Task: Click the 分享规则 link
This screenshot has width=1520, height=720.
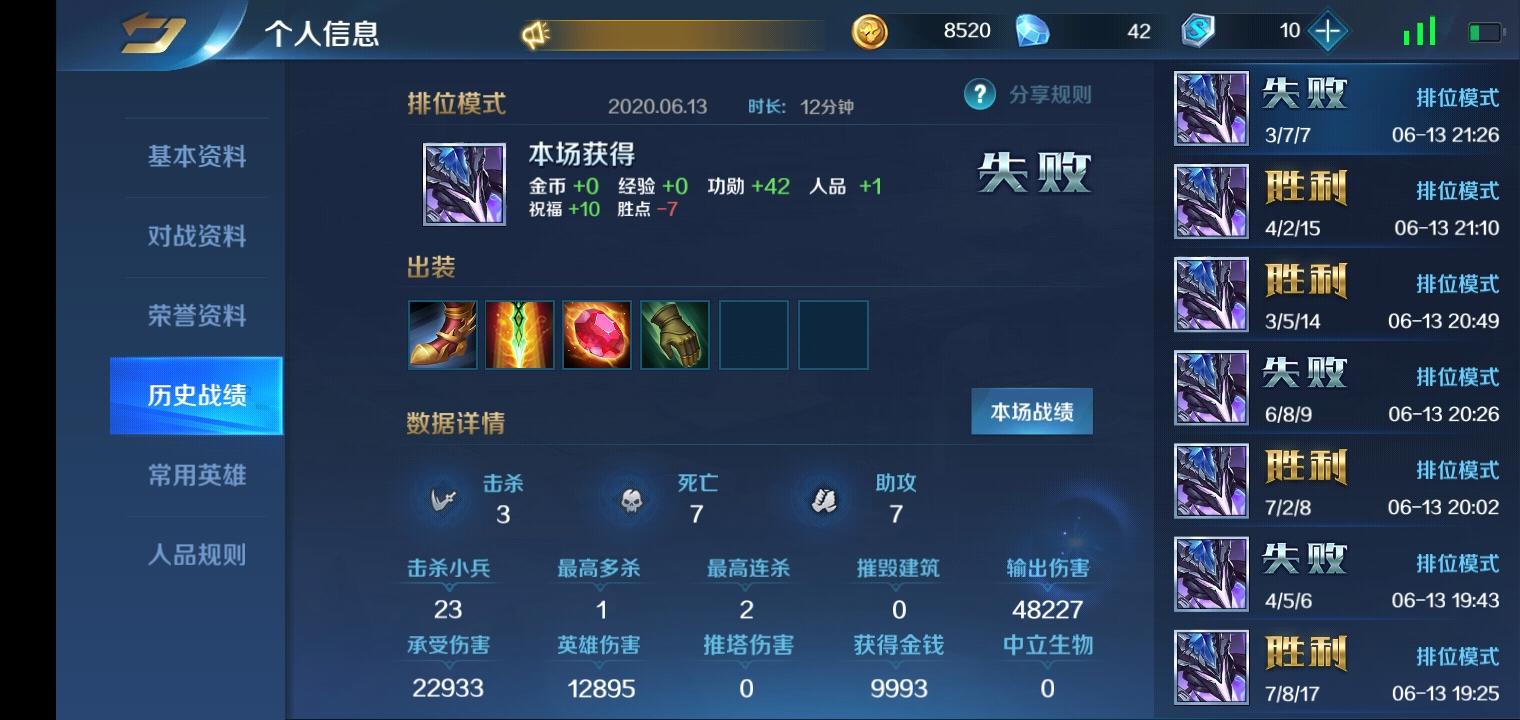Action: (1050, 95)
